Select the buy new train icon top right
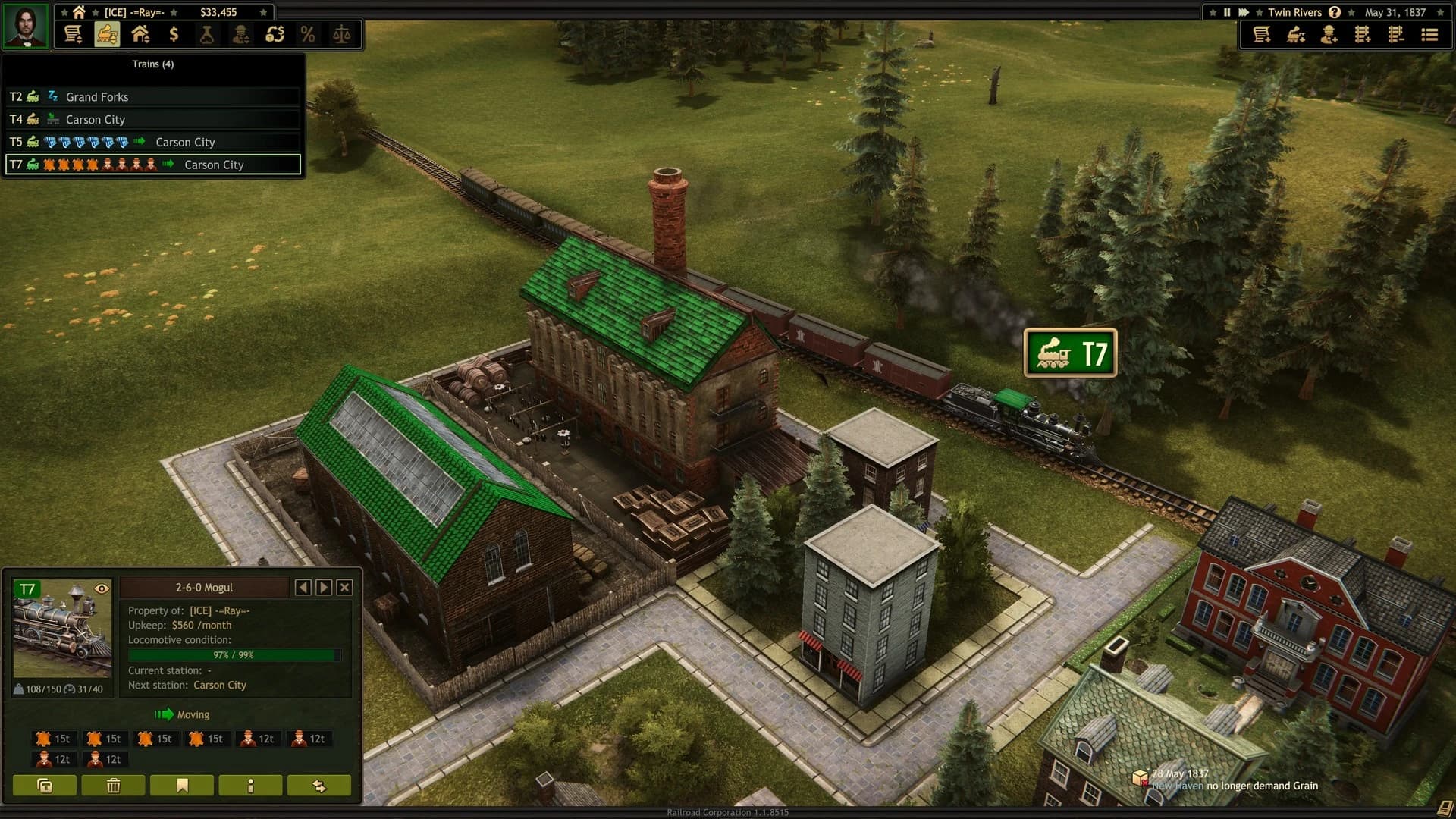Screen dimensions: 1456x819 [x=1296, y=34]
